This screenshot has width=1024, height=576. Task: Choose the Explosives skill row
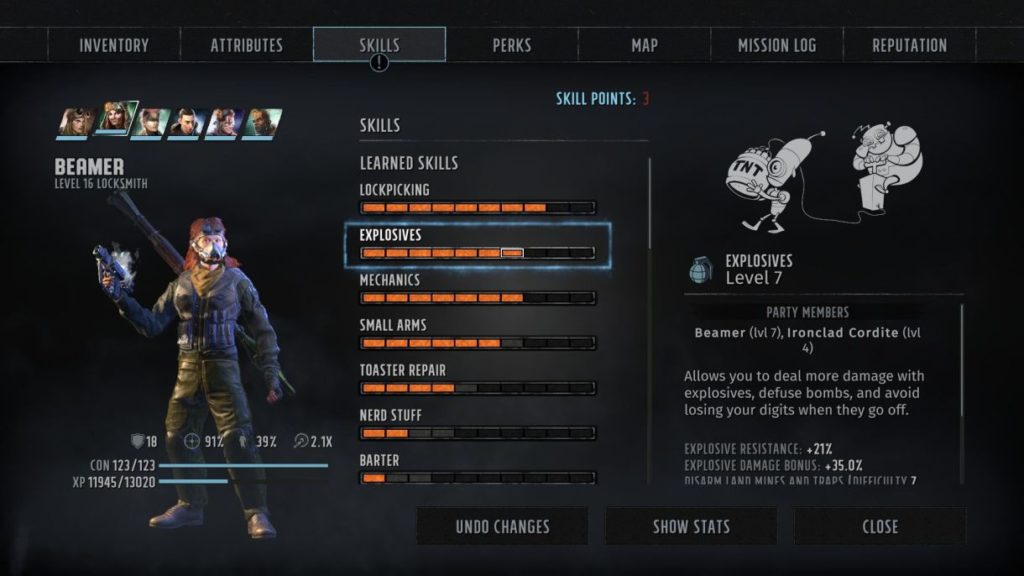[477, 243]
